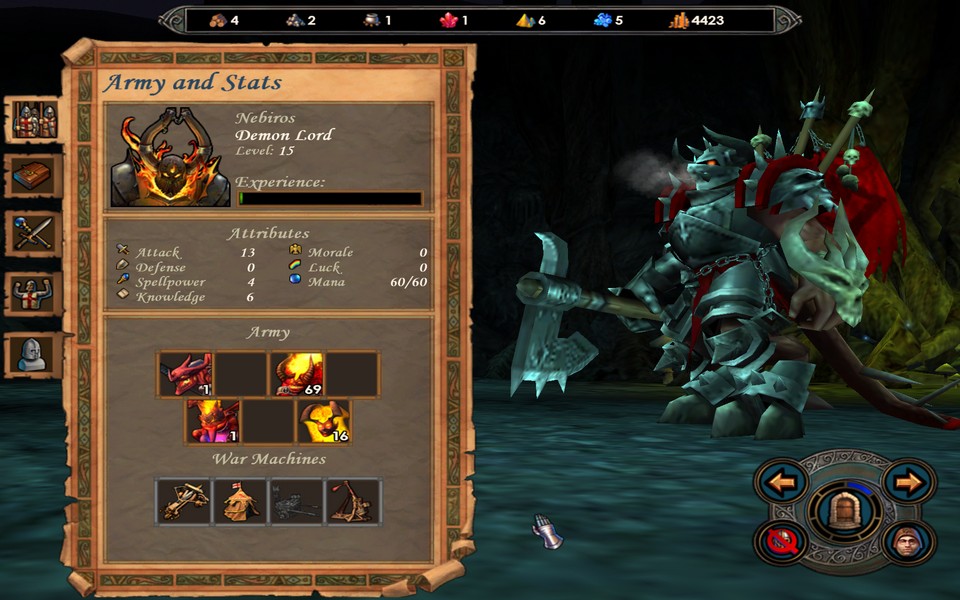
Task: Select the catapult war machine
Action: (353, 501)
